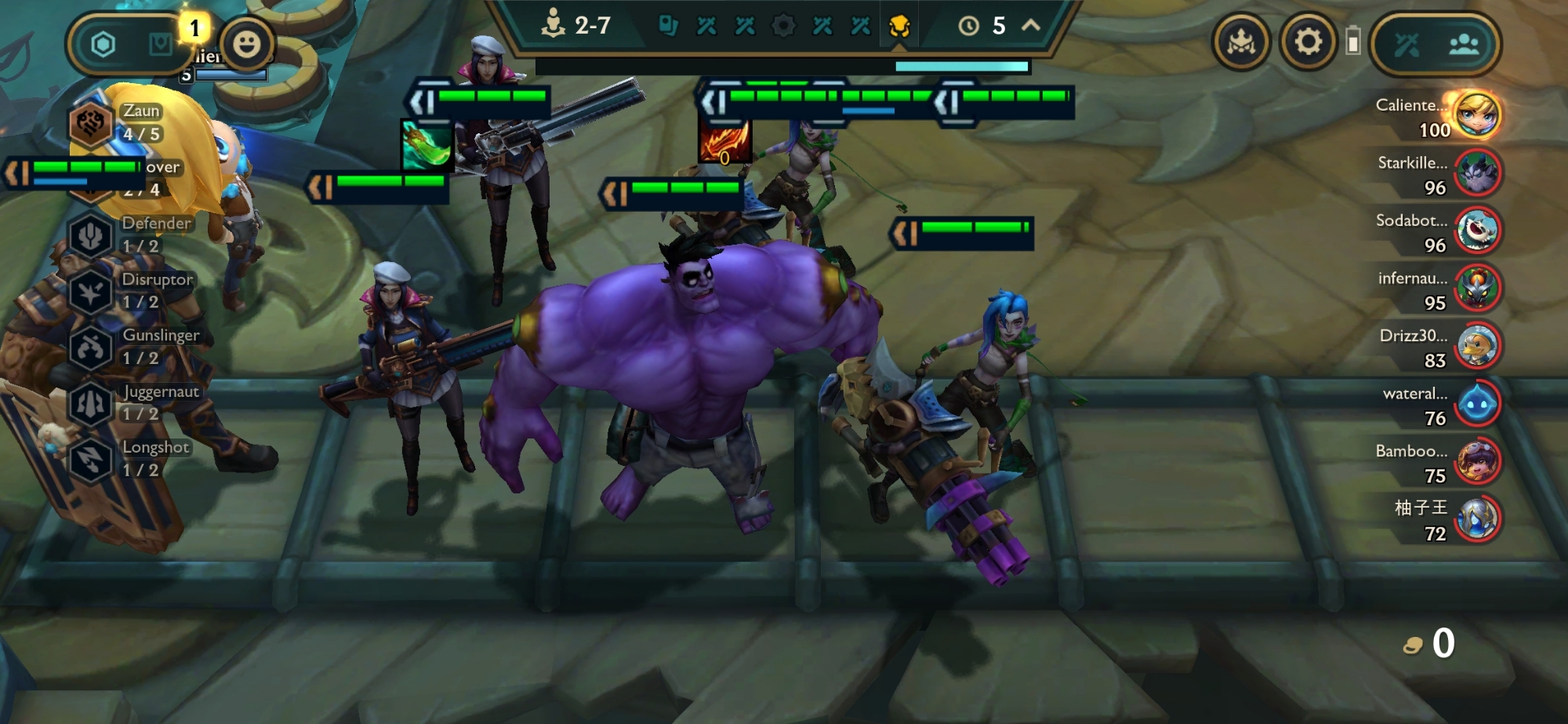Select Sodabot's portrait in the player list
Screen dimensions: 1568x724
coord(1477,231)
